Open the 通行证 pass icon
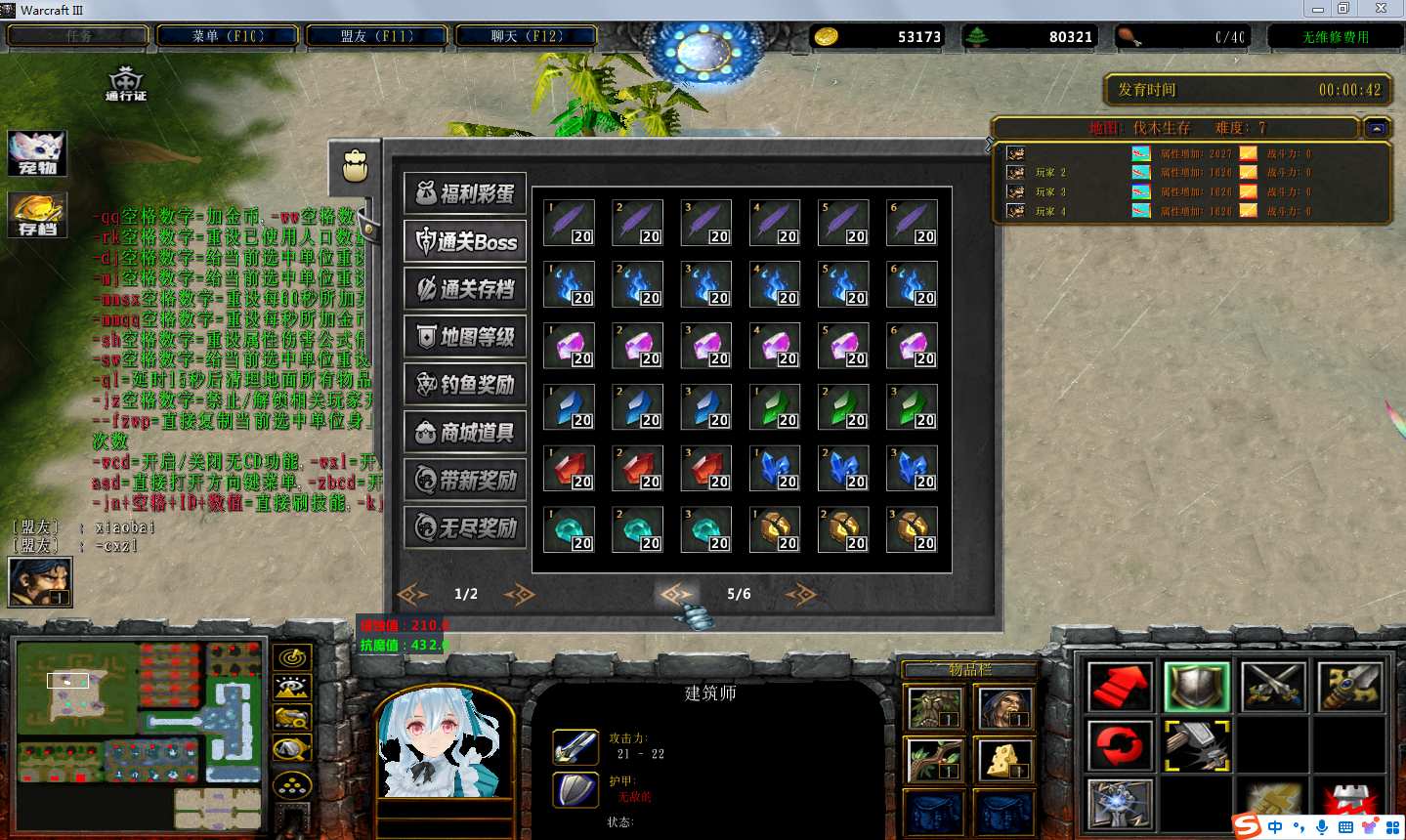This screenshot has width=1406, height=840. point(125,83)
